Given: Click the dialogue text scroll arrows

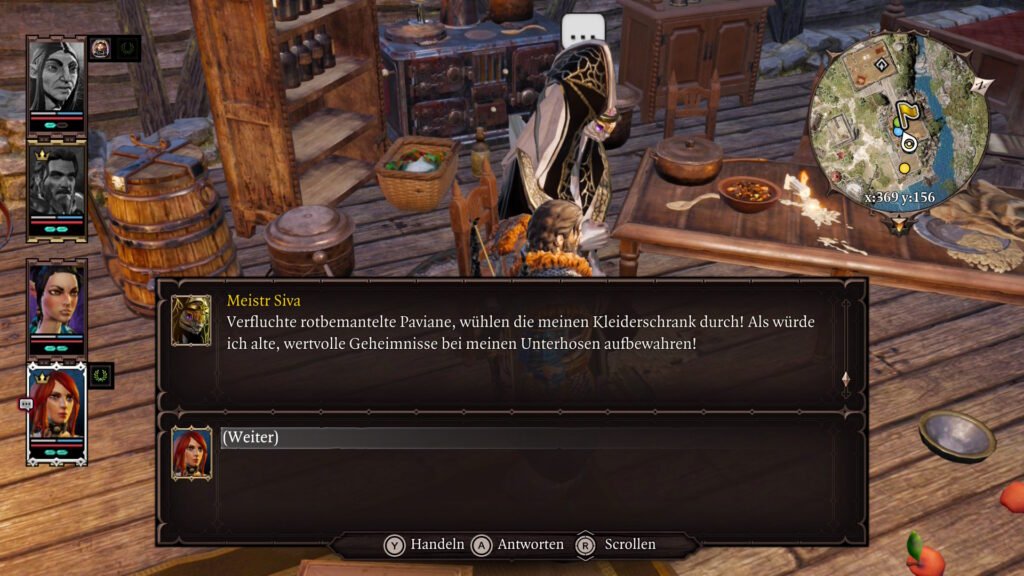Looking at the screenshot, I should pyautogui.click(x=846, y=380).
